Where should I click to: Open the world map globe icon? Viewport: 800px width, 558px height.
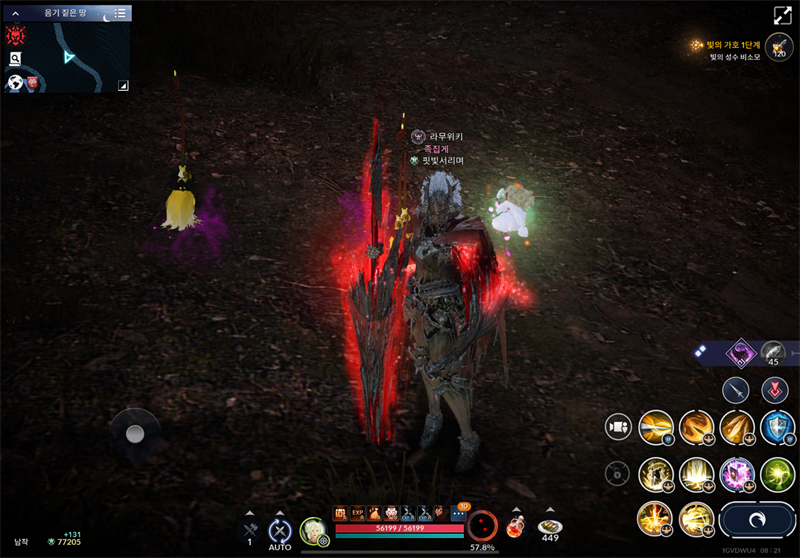(16, 83)
